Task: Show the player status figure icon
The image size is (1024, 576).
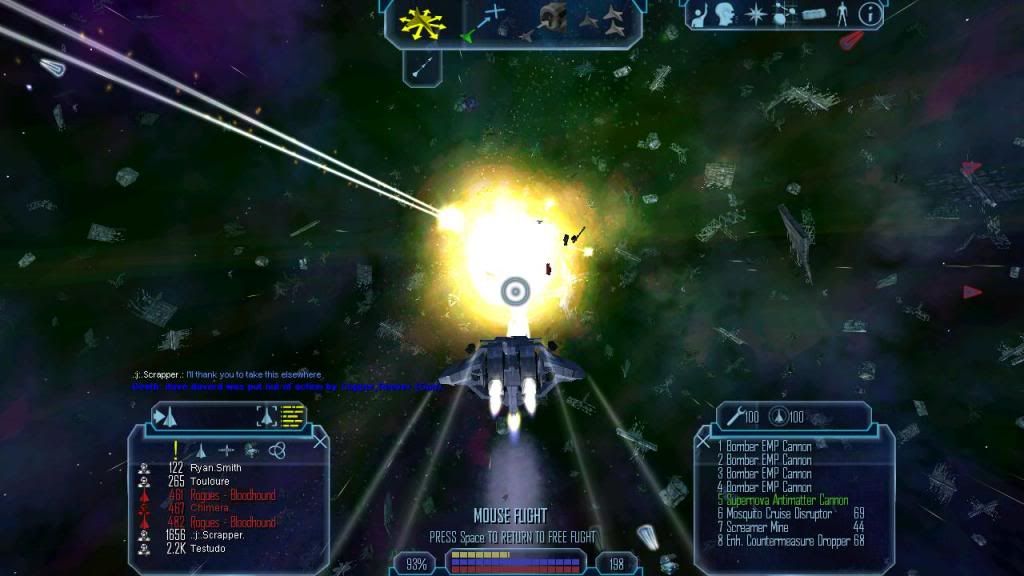Action: pos(845,15)
